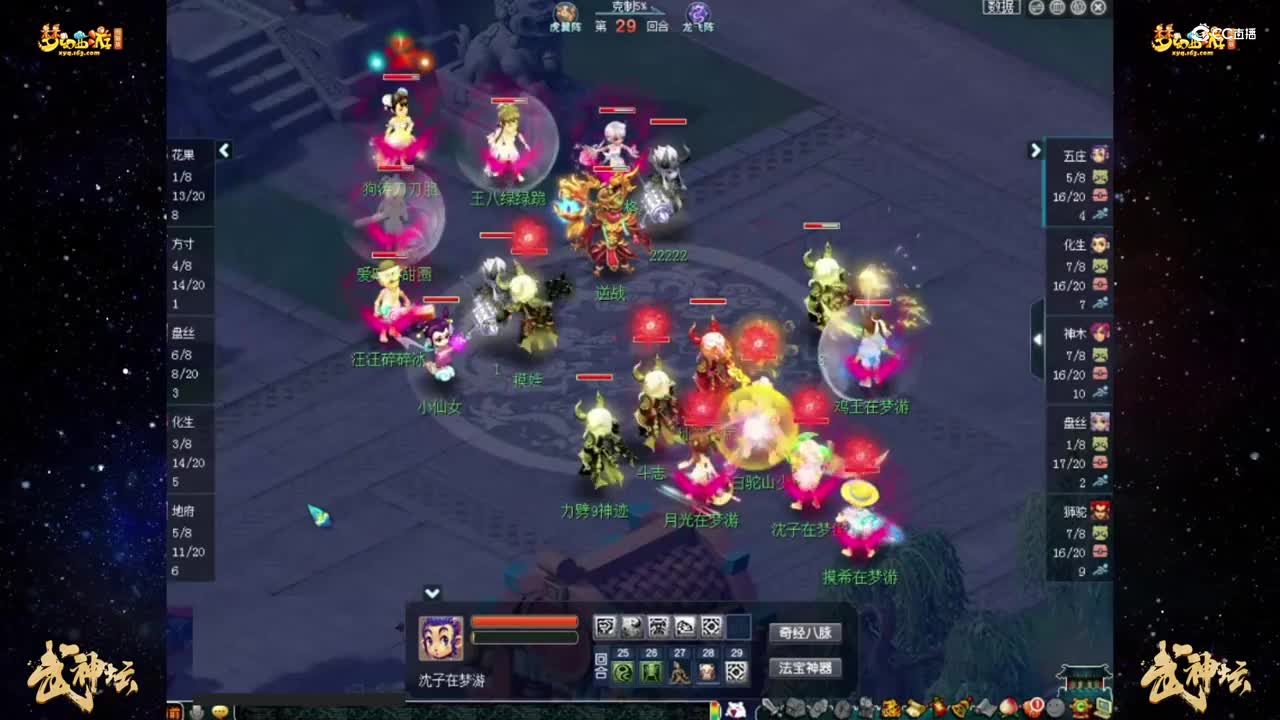Toggle the third circular icon near the top toolbar
The width and height of the screenshot is (1280, 720).
[x=1078, y=8]
